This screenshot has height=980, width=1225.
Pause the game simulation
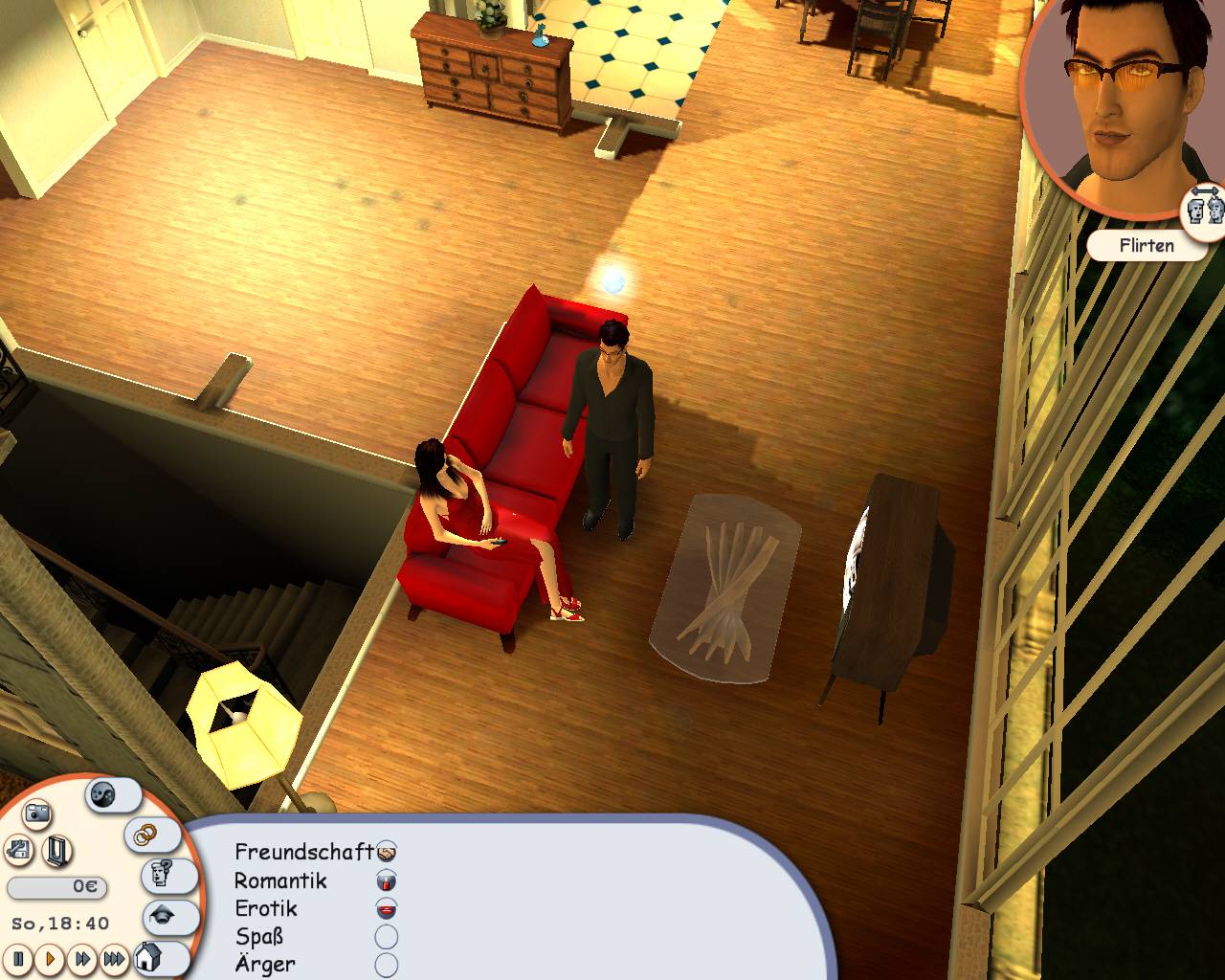18,959
